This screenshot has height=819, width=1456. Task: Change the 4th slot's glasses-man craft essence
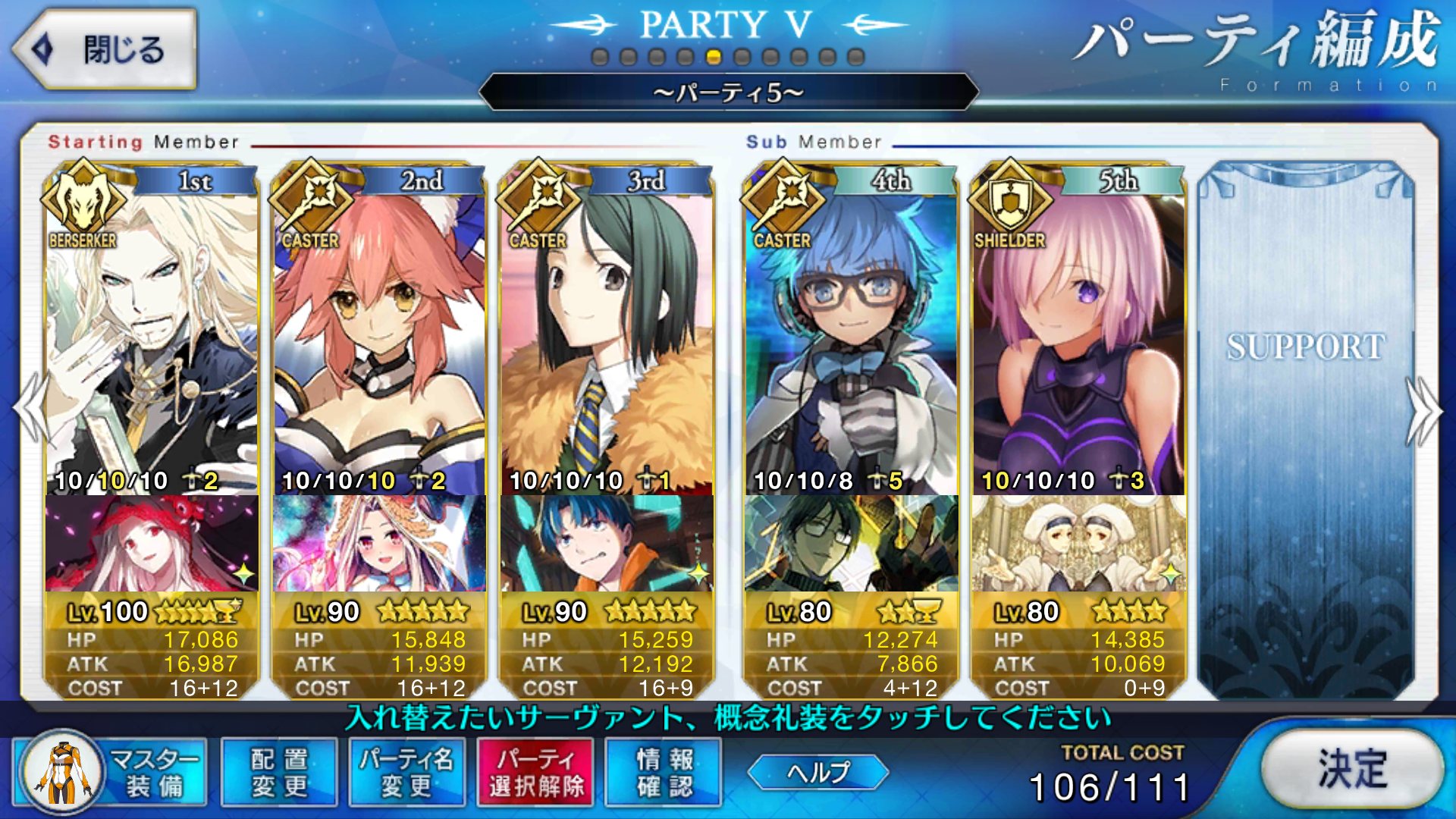(x=851, y=543)
